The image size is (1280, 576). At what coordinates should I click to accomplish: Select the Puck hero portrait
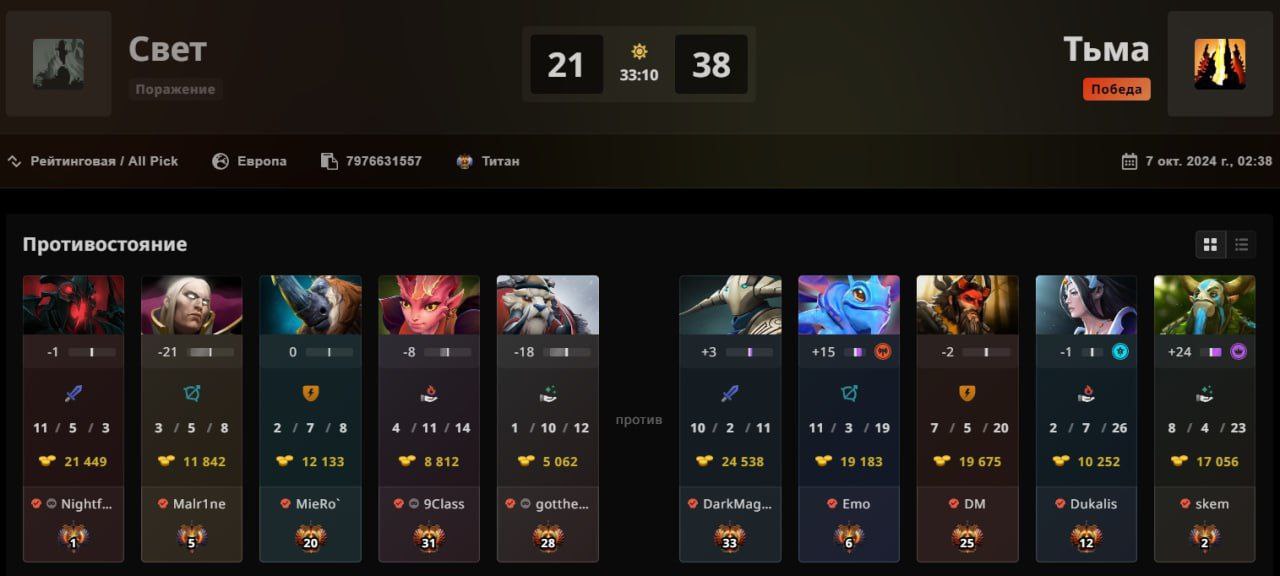849,305
